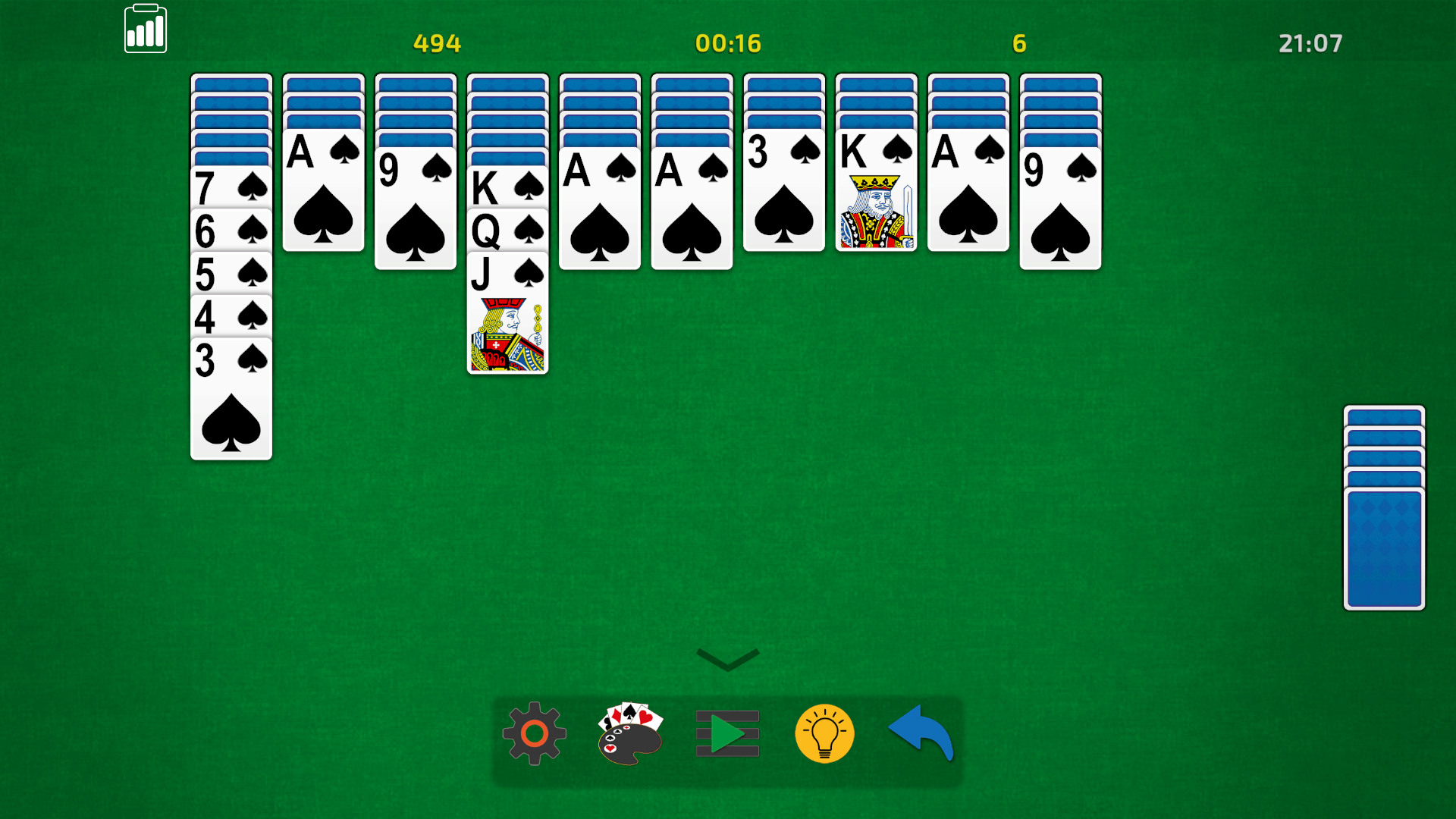
Task: Undo the last move
Action: pos(921,732)
